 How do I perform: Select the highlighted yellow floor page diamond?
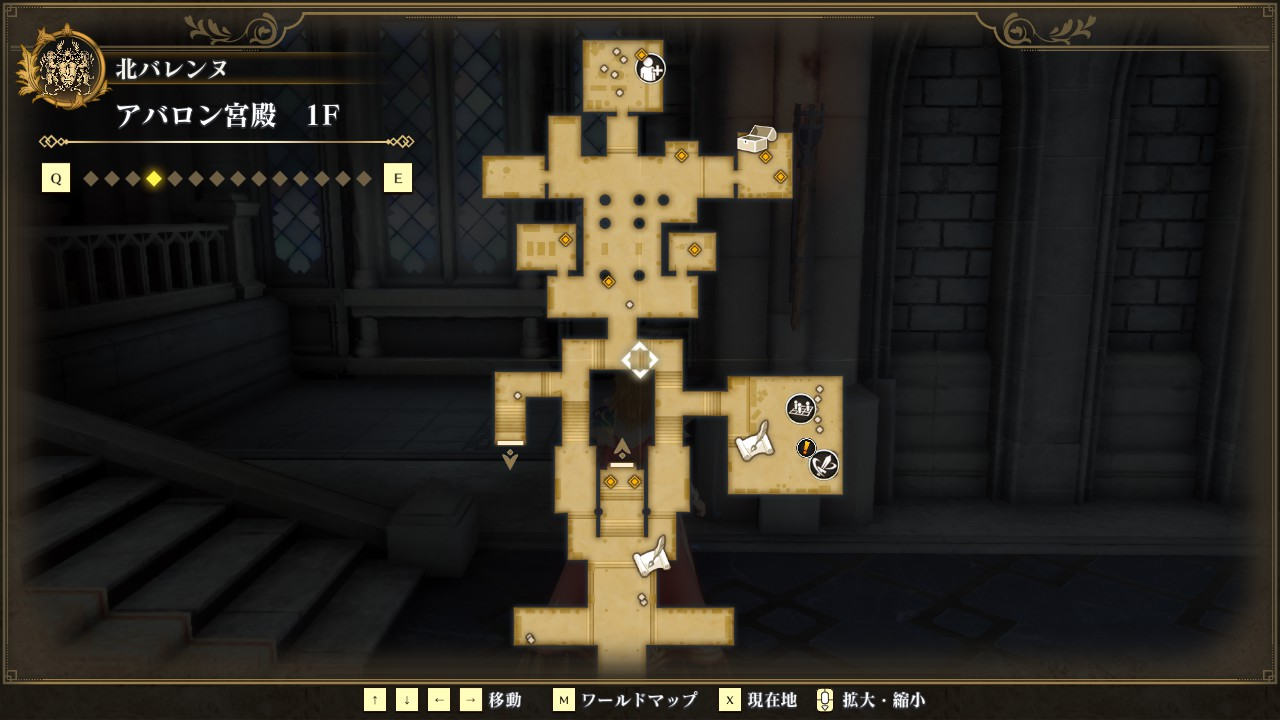tap(154, 179)
